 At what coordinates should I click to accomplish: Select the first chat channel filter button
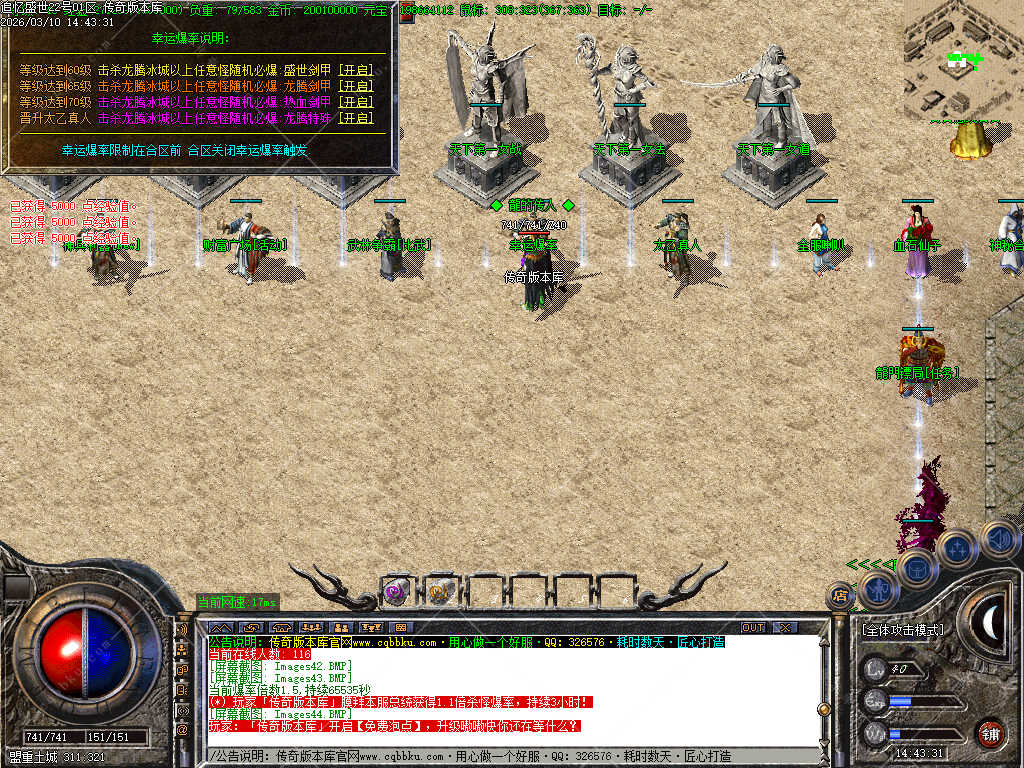point(220,627)
